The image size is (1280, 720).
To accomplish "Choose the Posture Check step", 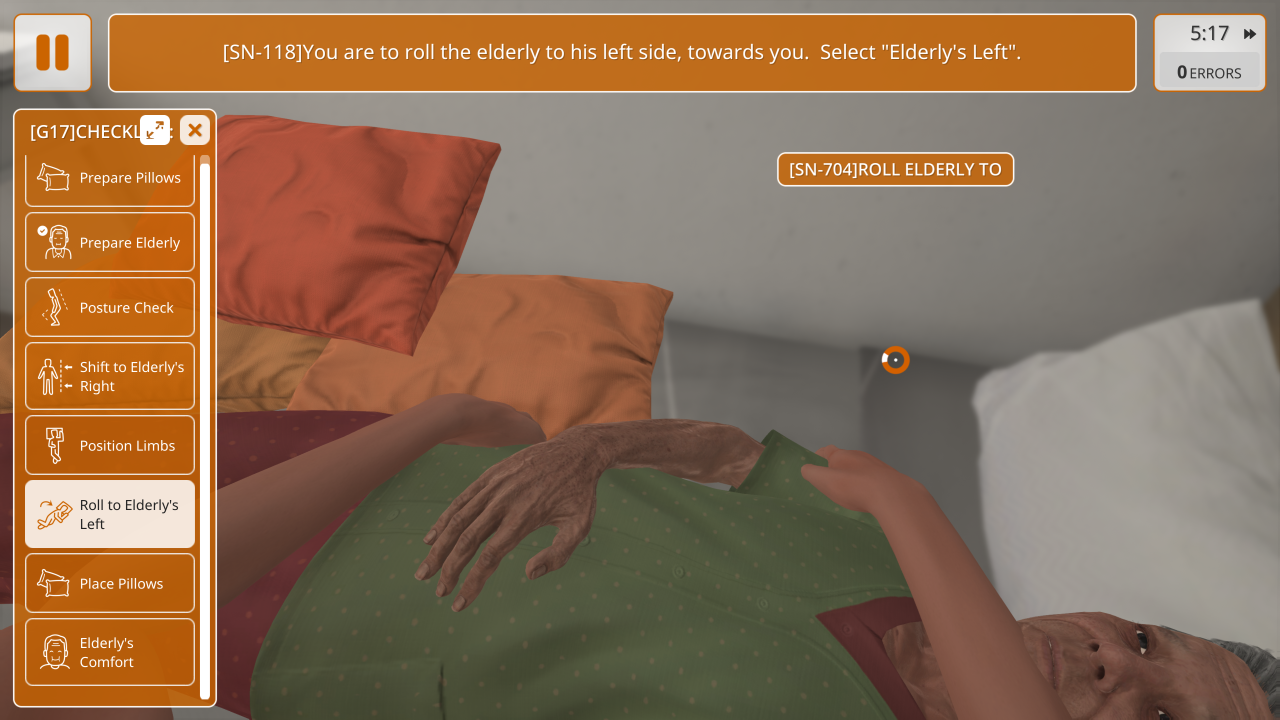I will (110, 308).
